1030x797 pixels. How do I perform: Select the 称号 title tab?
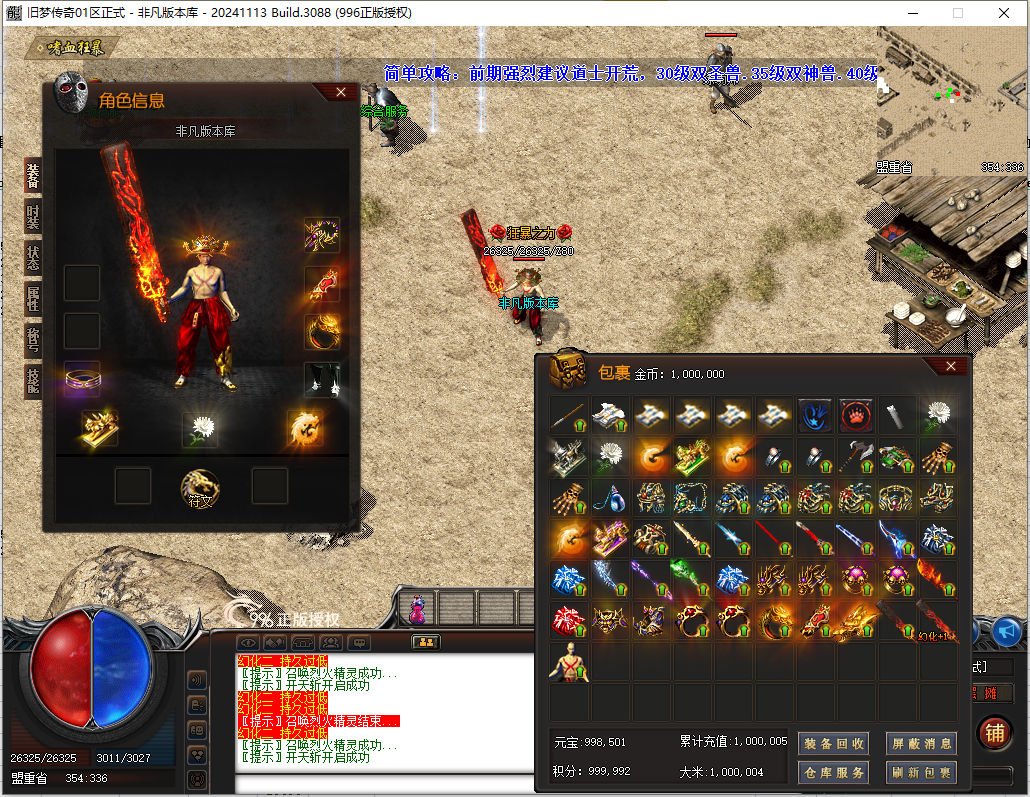(34, 340)
